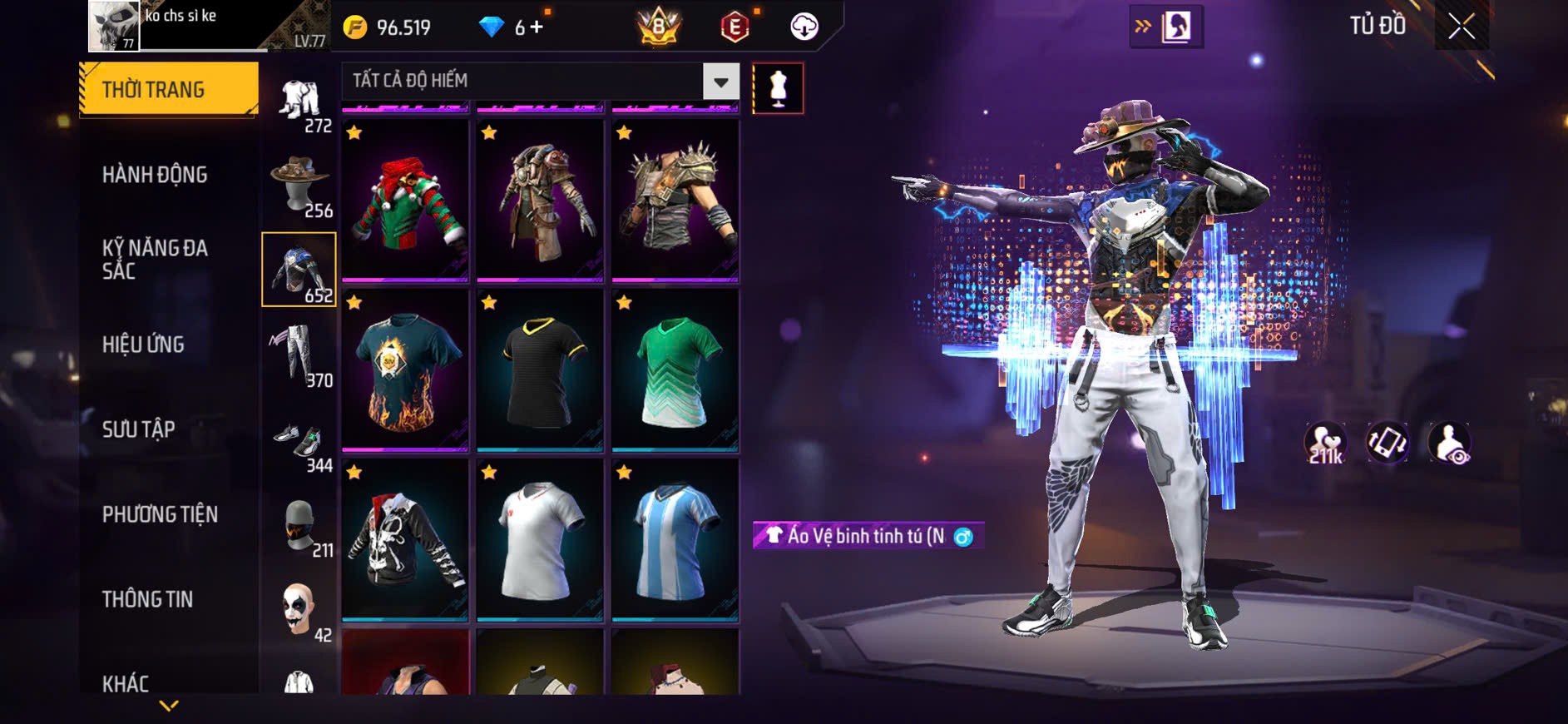Expand the Tất Cả Độ Hiếm rarity dropdown
This screenshot has height=724, width=1568.
[x=720, y=82]
